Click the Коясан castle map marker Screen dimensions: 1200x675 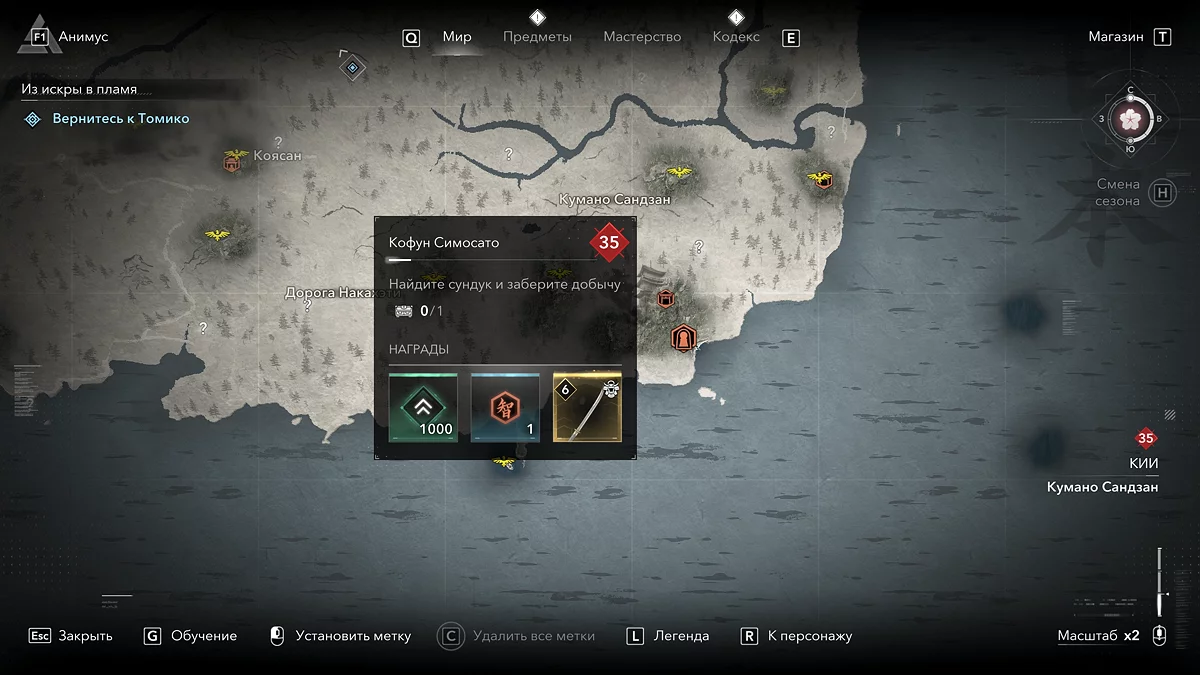click(232, 161)
